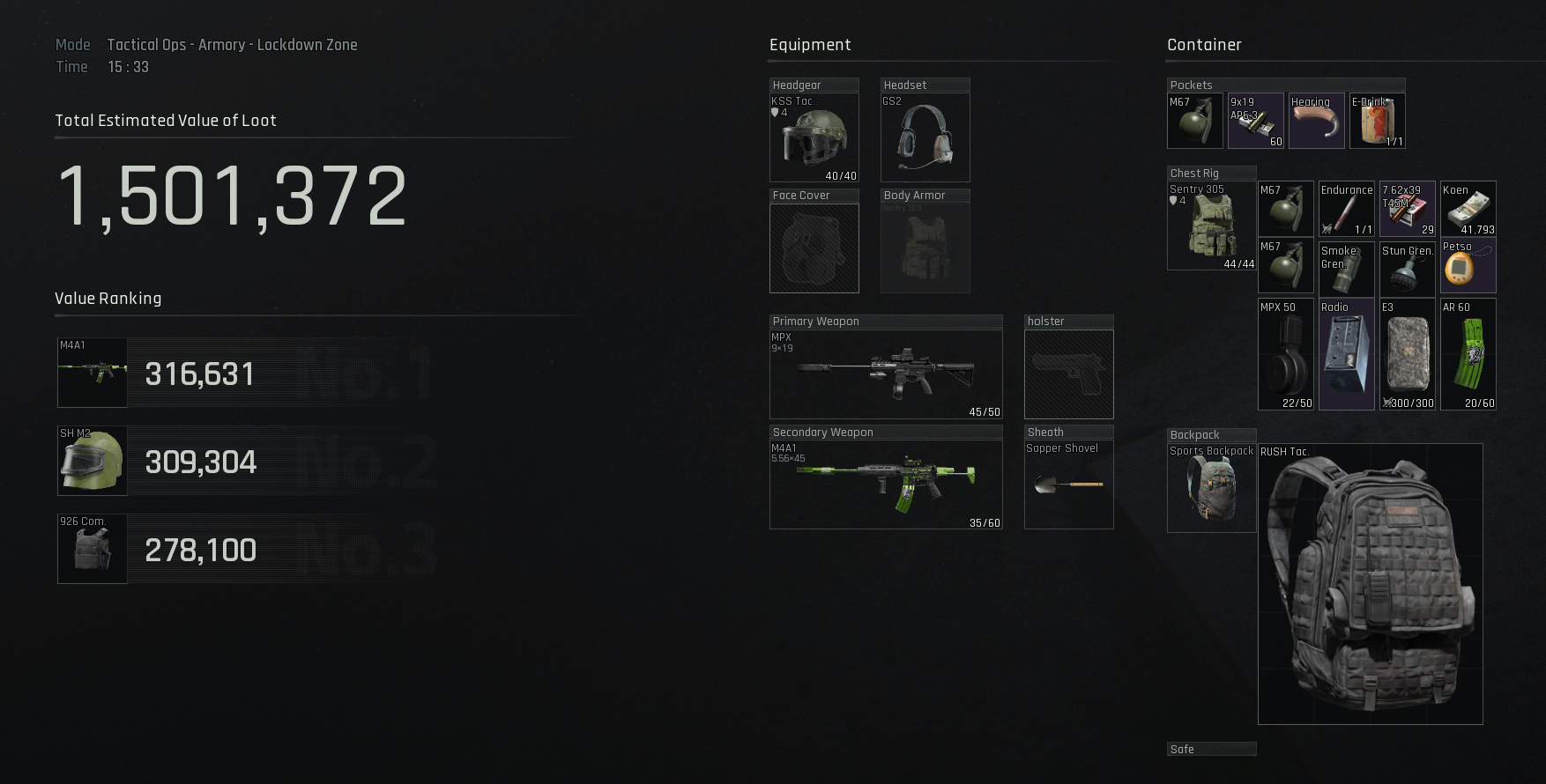Click the Koen cash stack
The width and height of the screenshot is (1546, 784).
coord(1468,209)
